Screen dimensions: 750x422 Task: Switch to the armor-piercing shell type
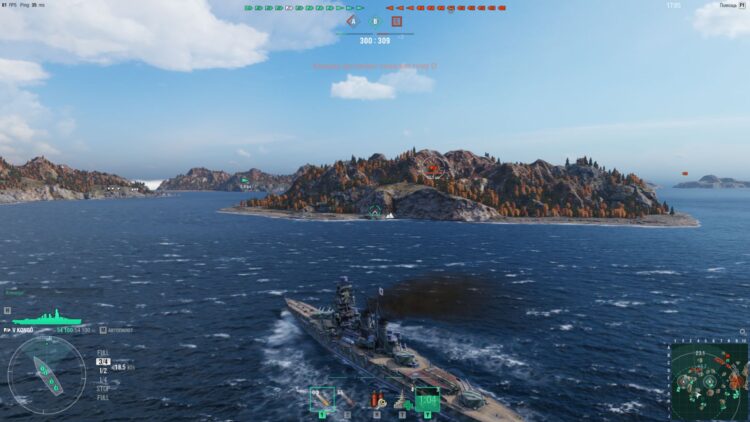[347, 398]
